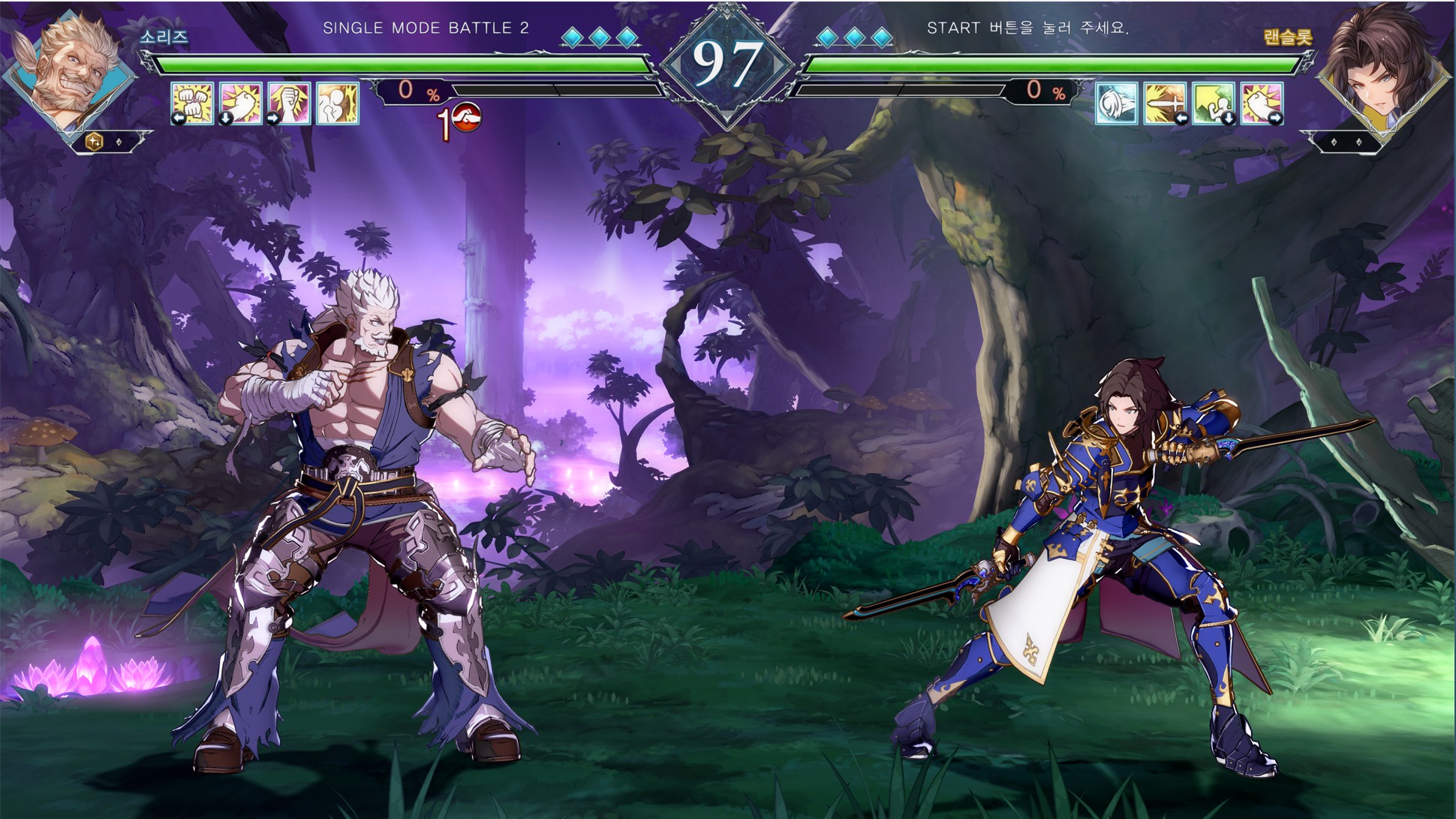Select Lancelot's green leaping figure skill
The height and width of the screenshot is (819, 1456).
pyautogui.click(x=1213, y=103)
